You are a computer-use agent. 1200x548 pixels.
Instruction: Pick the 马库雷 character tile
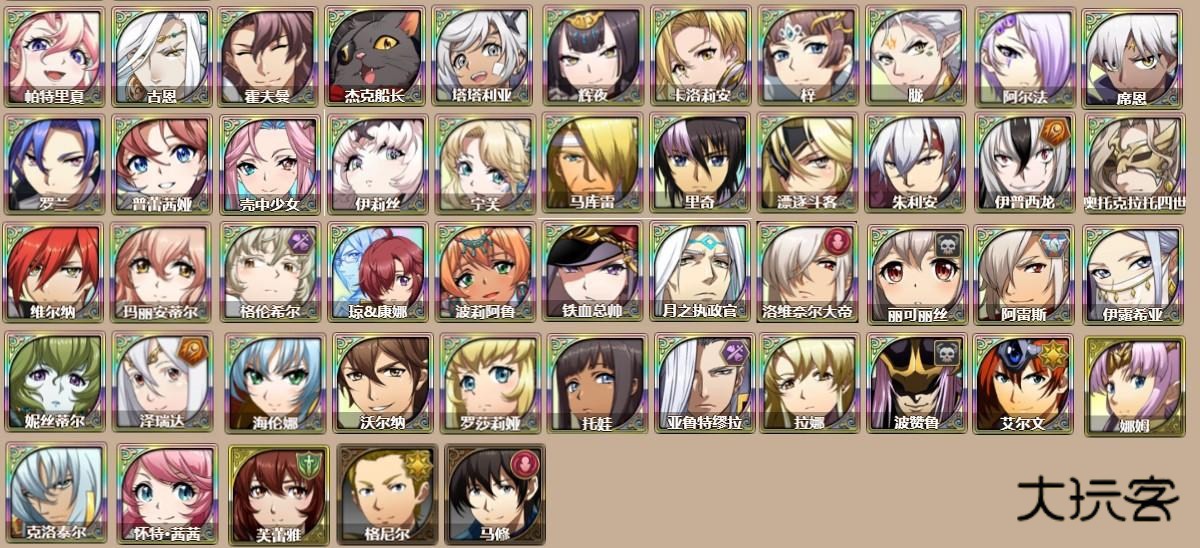[593, 164]
